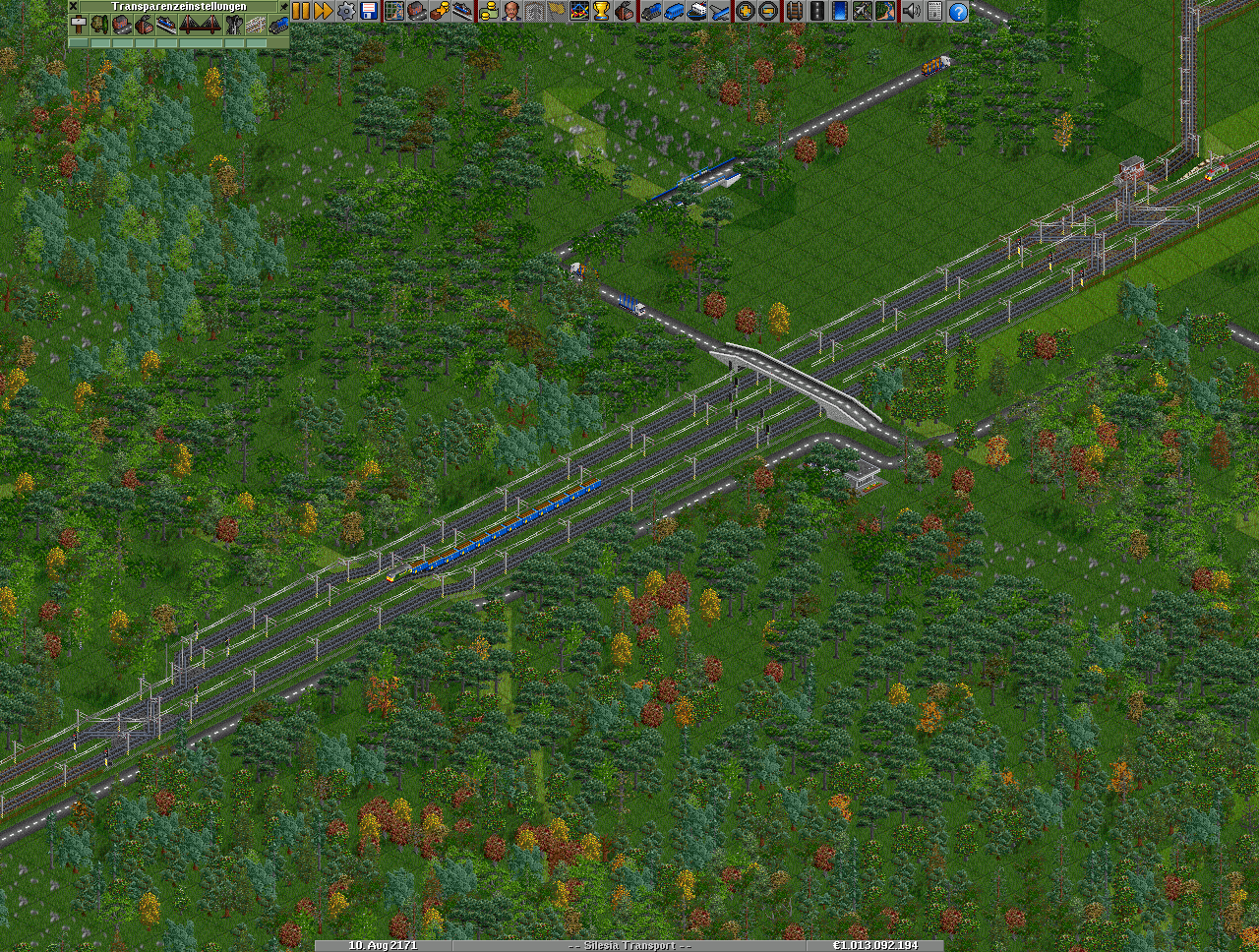Show the world map
This screenshot has width=1259, height=952.
point(394,11)
